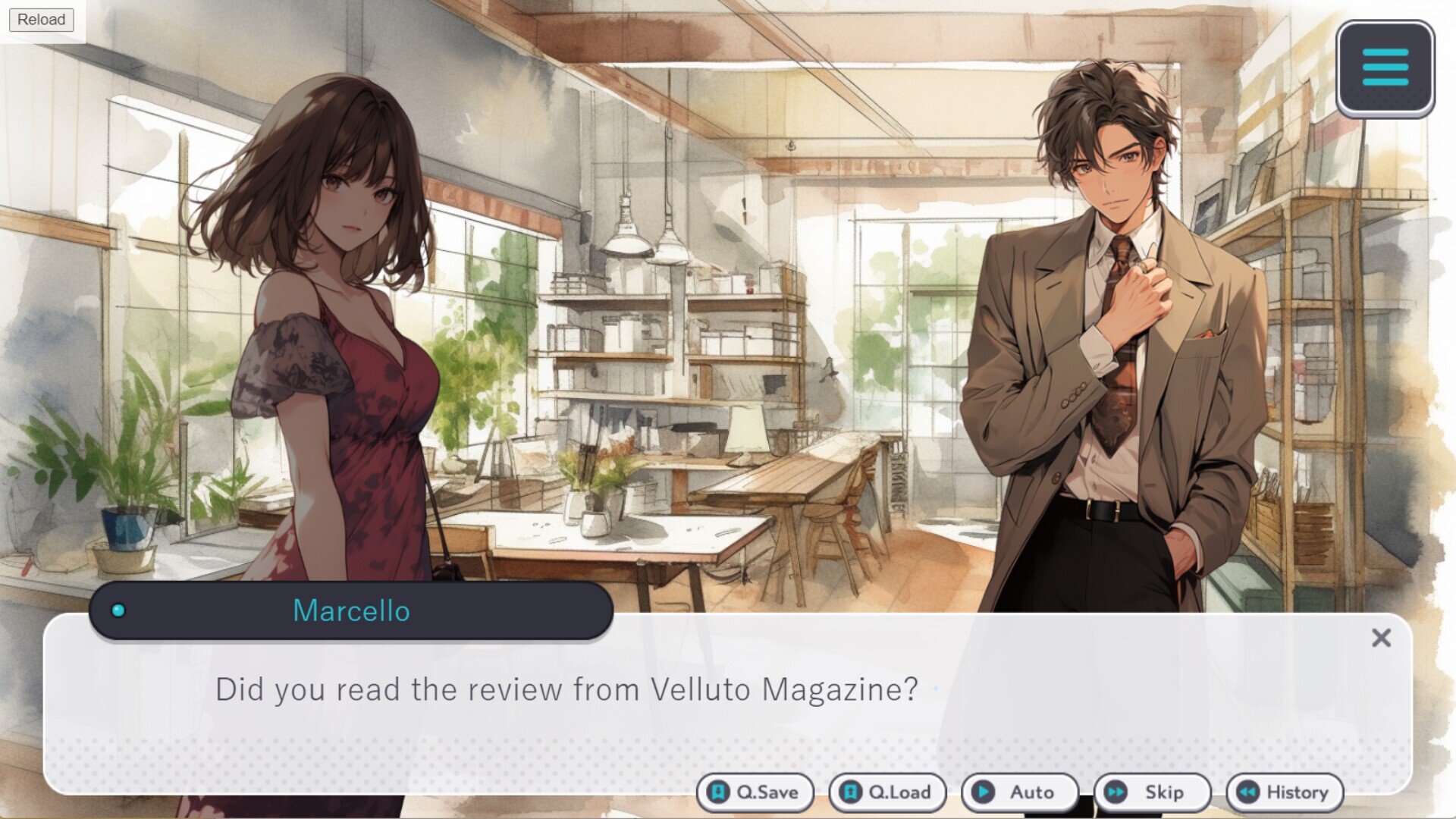Open the game menu via the hamburger icon
Image resolution: width=1456 pixels, height=819 pixels.
1385,66
